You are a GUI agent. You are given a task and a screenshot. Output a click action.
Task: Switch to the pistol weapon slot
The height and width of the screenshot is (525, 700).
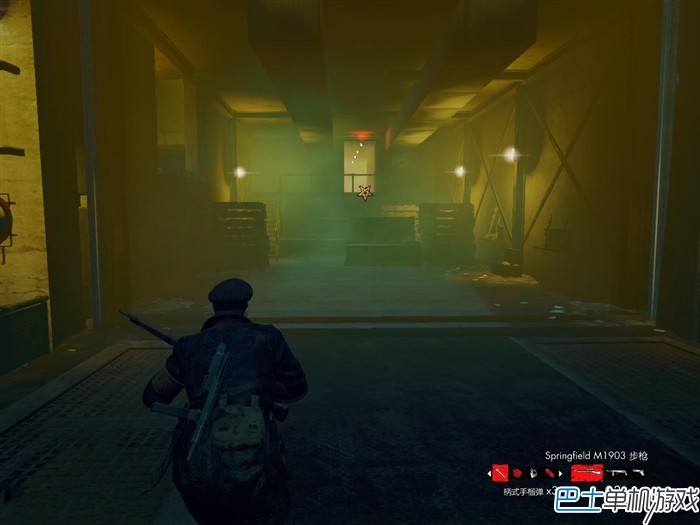[638, 472]
